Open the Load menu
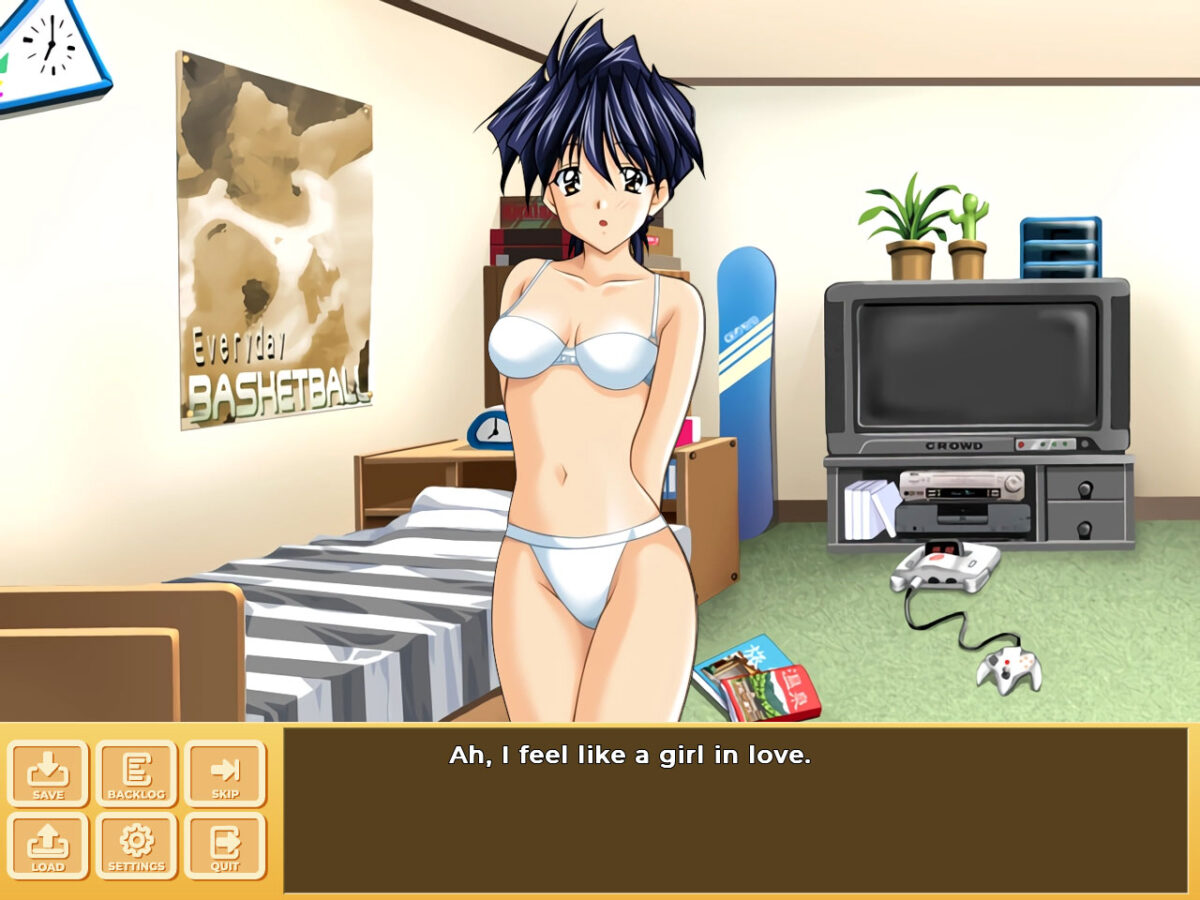This screenshot has height=900, width=1200. click(48, 845)
